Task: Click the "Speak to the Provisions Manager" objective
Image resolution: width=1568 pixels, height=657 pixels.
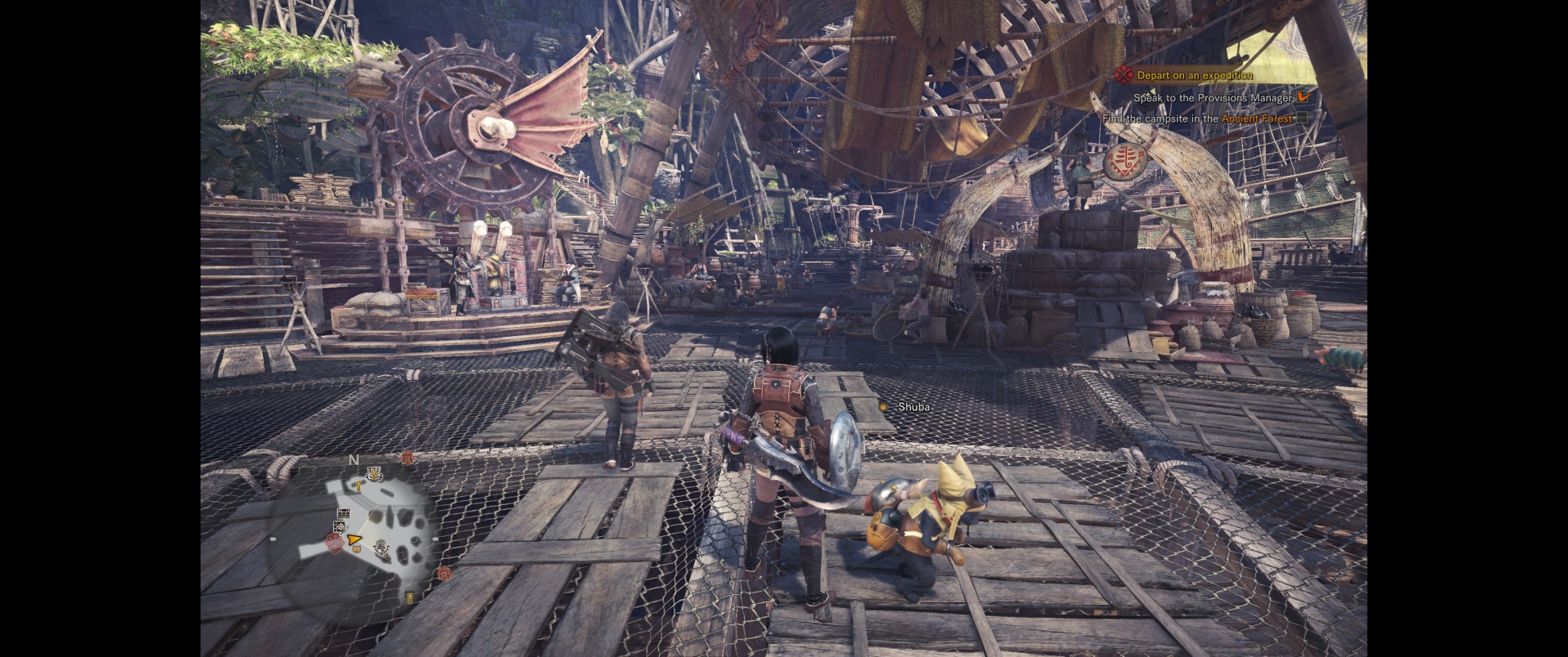Action: point(1213,97)
